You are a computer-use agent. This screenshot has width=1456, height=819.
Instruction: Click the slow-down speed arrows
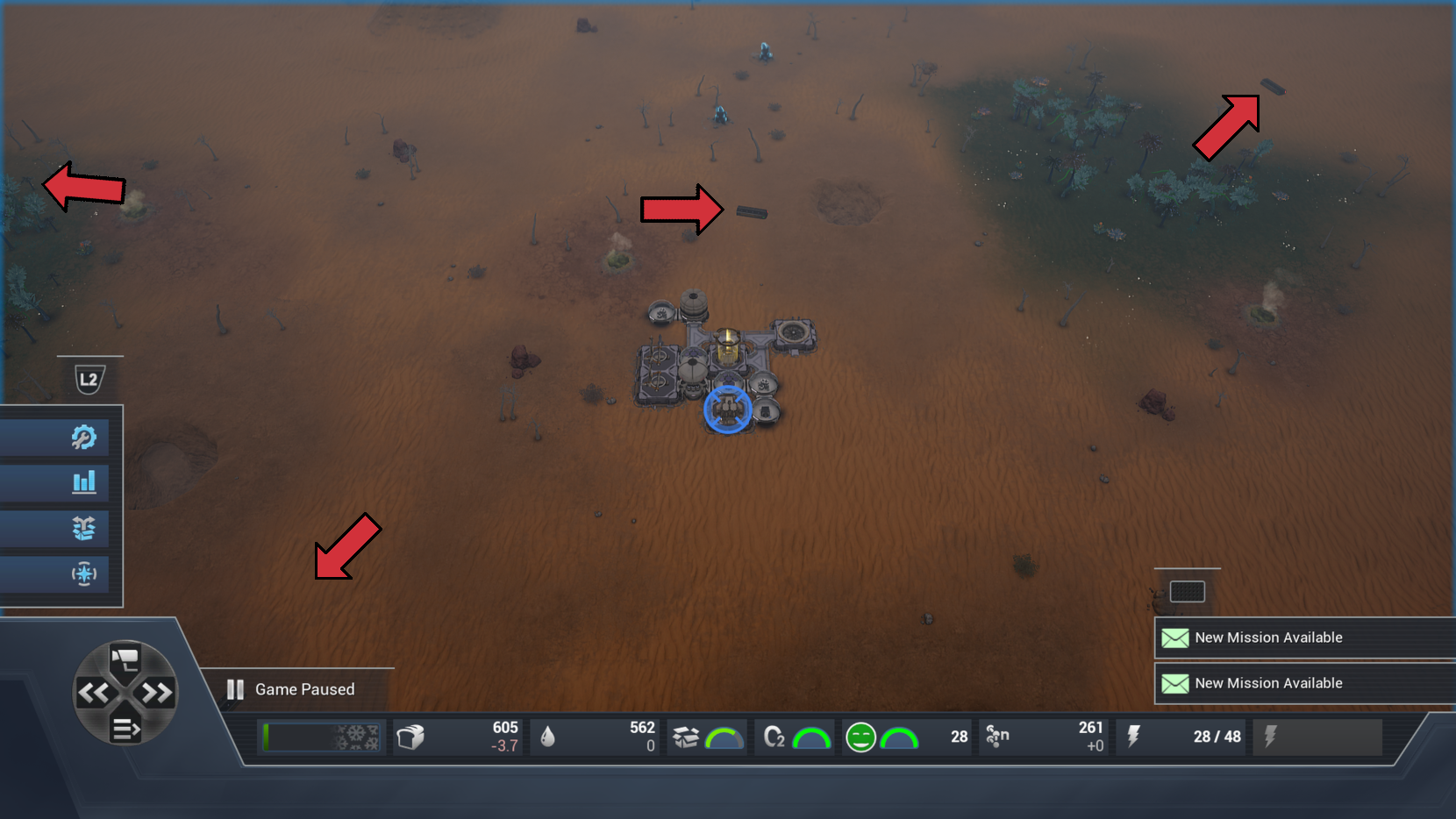93,694
